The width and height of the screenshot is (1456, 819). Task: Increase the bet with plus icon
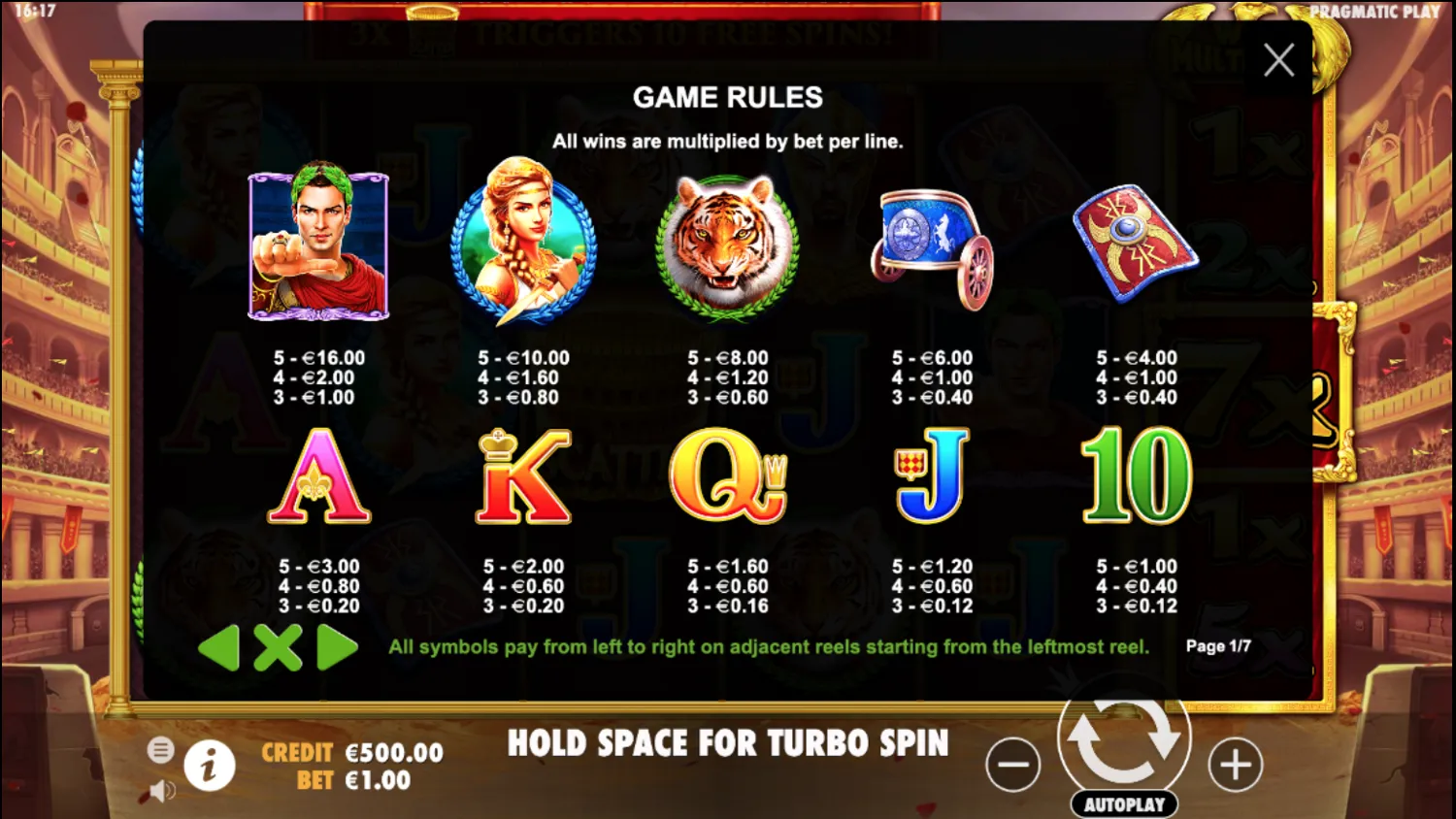coord(1235,765)
